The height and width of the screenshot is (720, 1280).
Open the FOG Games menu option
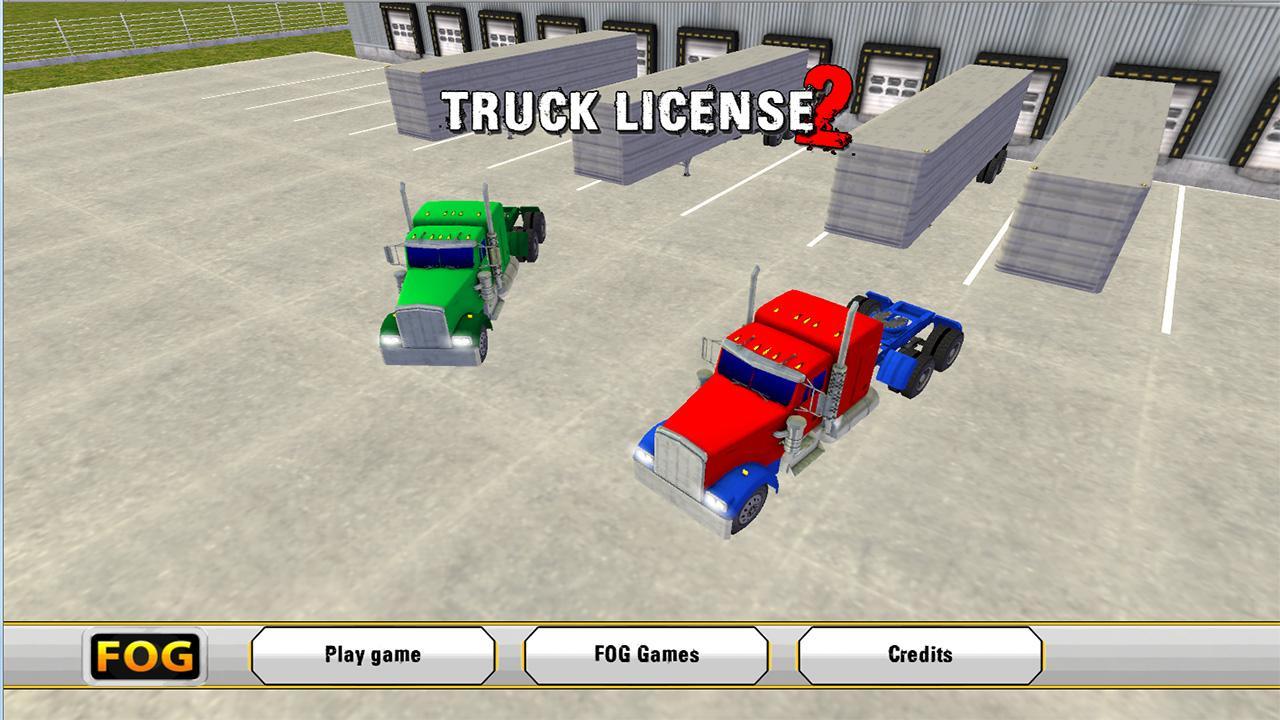[x=648, y=655]
